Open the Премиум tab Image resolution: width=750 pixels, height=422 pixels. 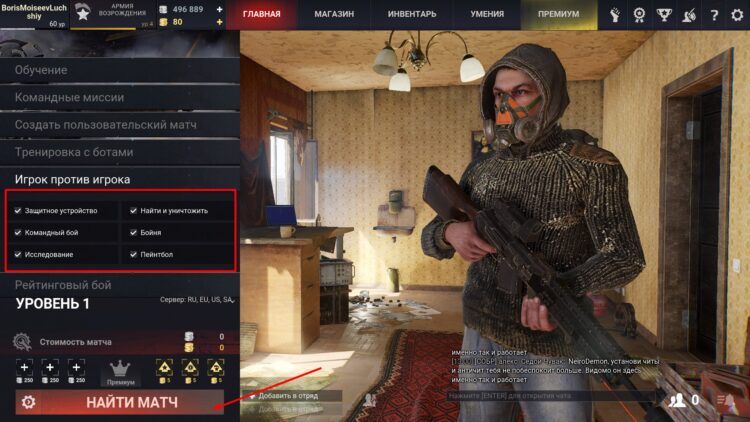[558, 15]
